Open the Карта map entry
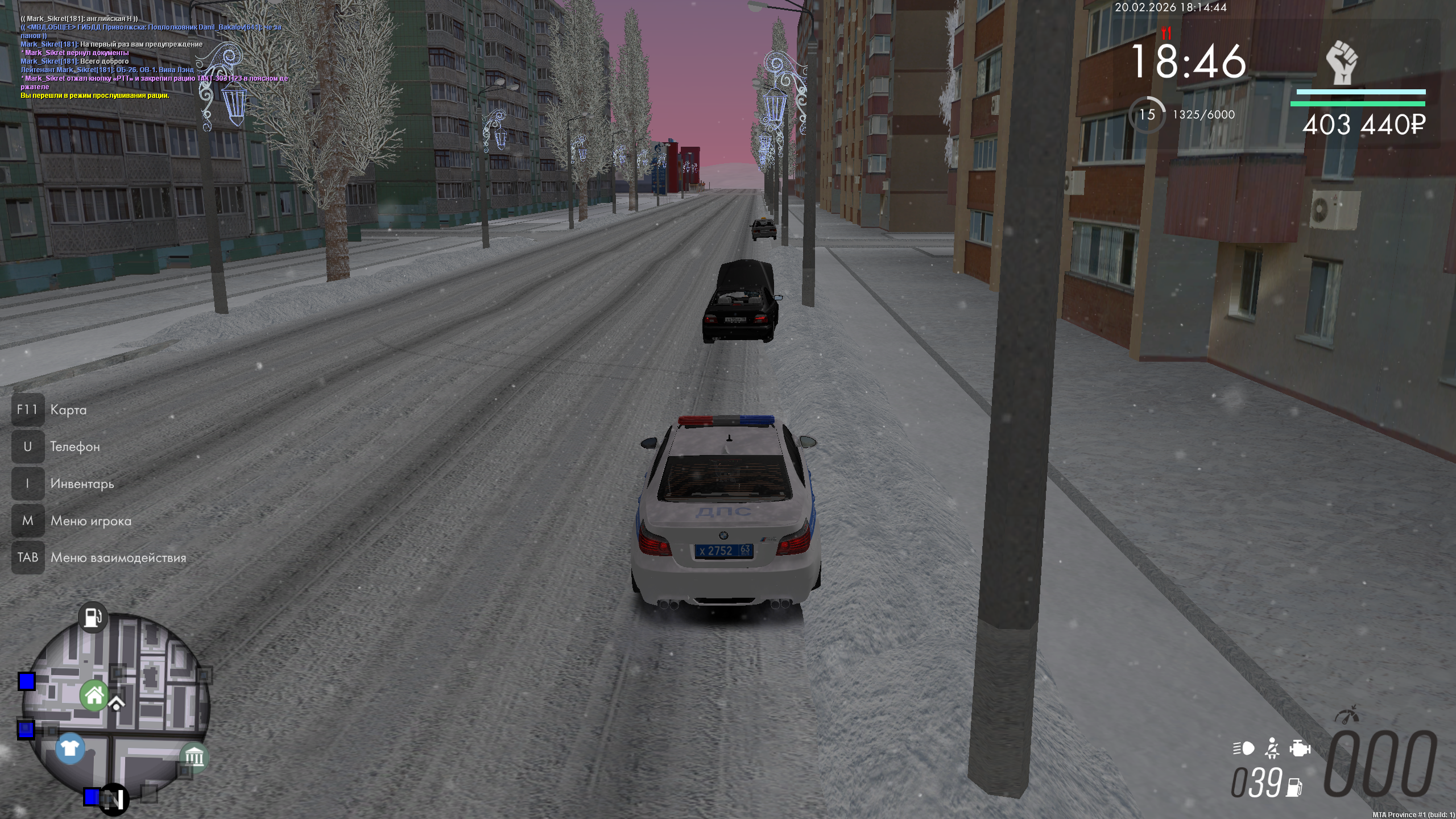 tap(68, 410)
